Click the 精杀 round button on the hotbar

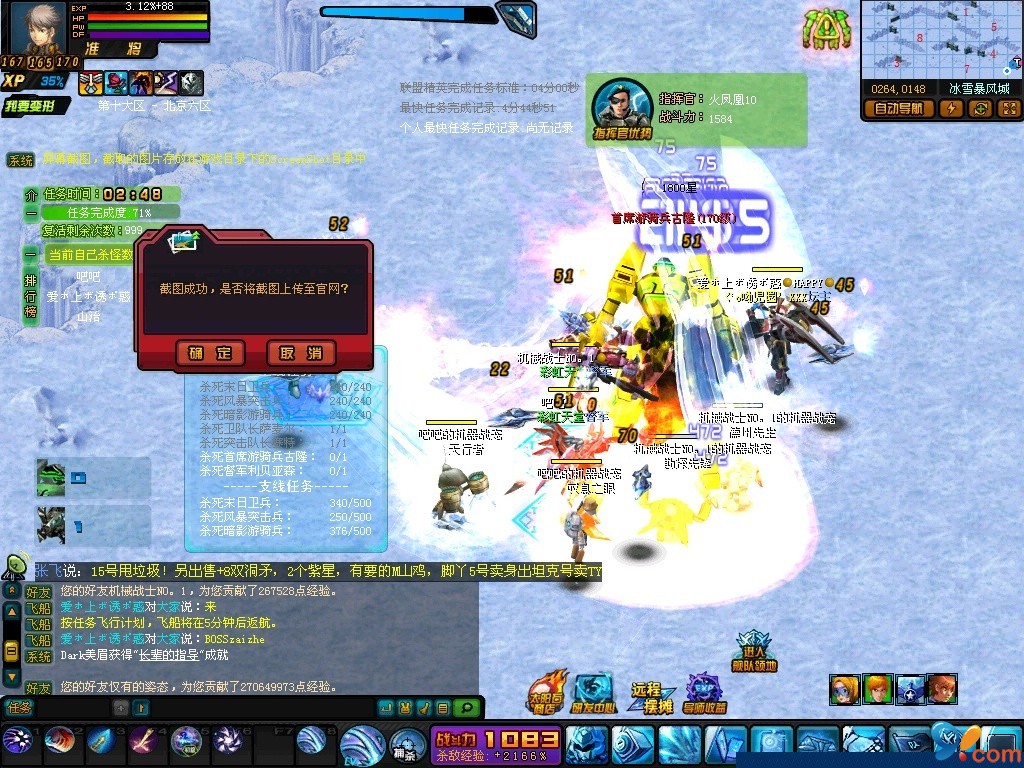click(409, 744)
